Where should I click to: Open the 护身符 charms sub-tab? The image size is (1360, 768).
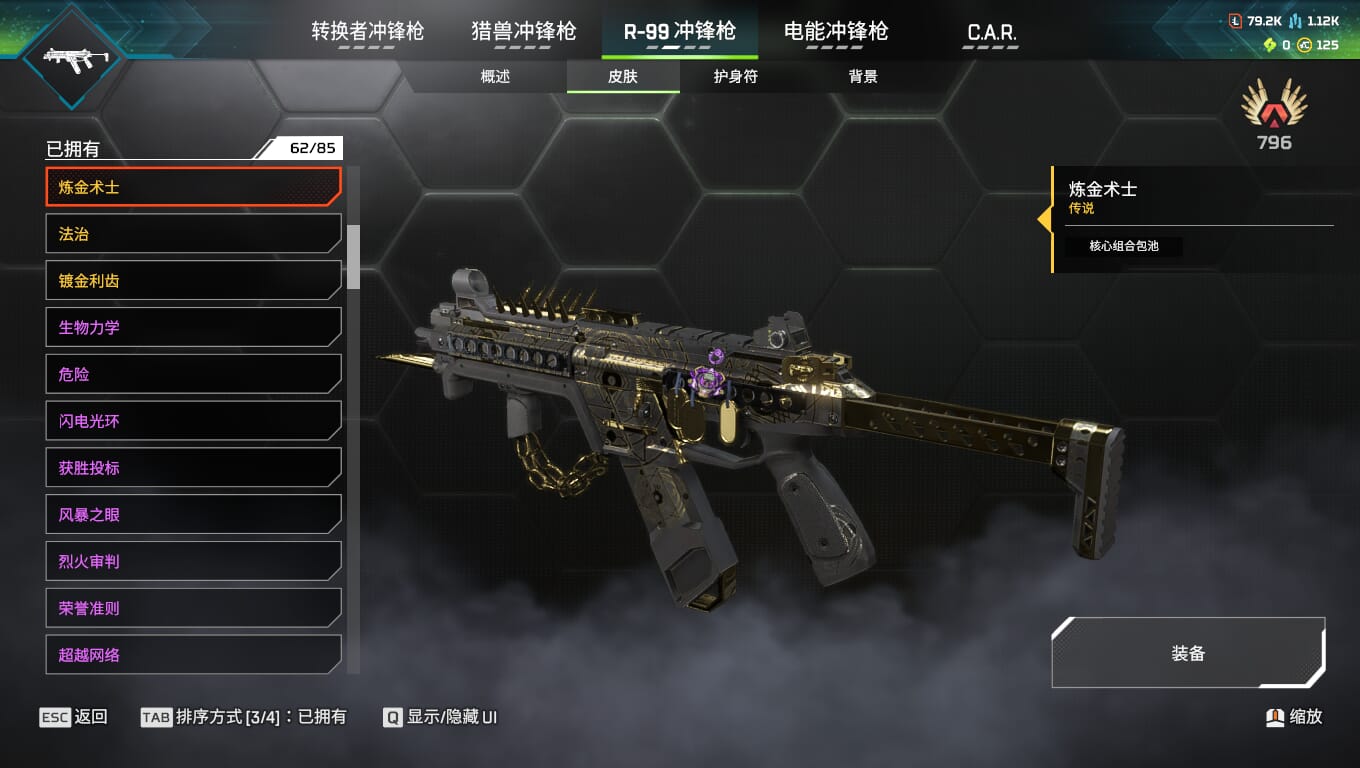pos(735,77)
